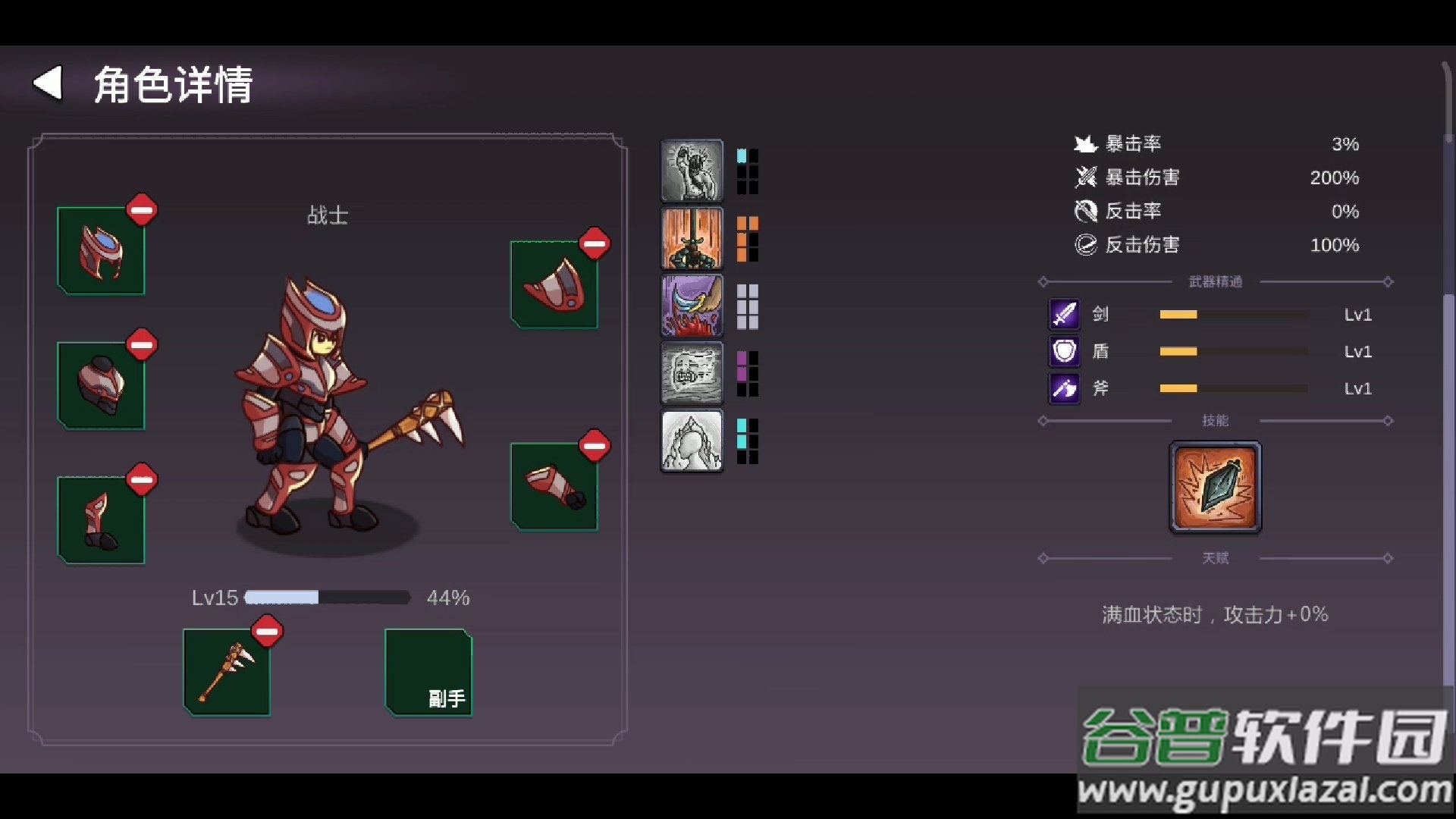Screen dimensions: 1456x819
Task: Select the helmet equipment slot
Action: click(101, 250)
